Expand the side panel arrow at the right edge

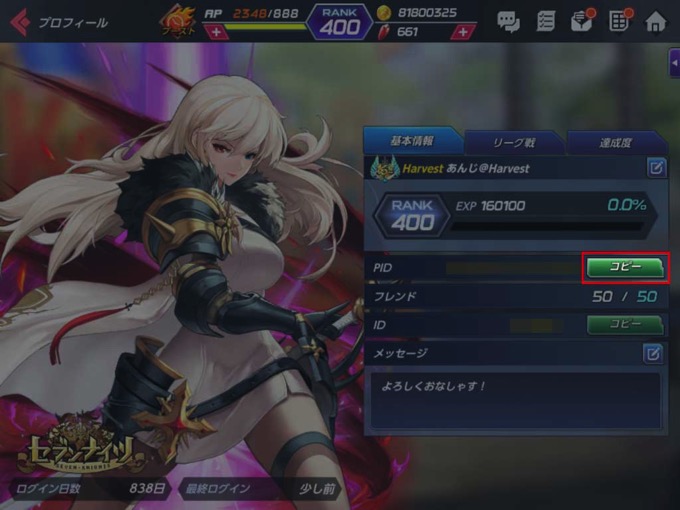click(674, 62)
